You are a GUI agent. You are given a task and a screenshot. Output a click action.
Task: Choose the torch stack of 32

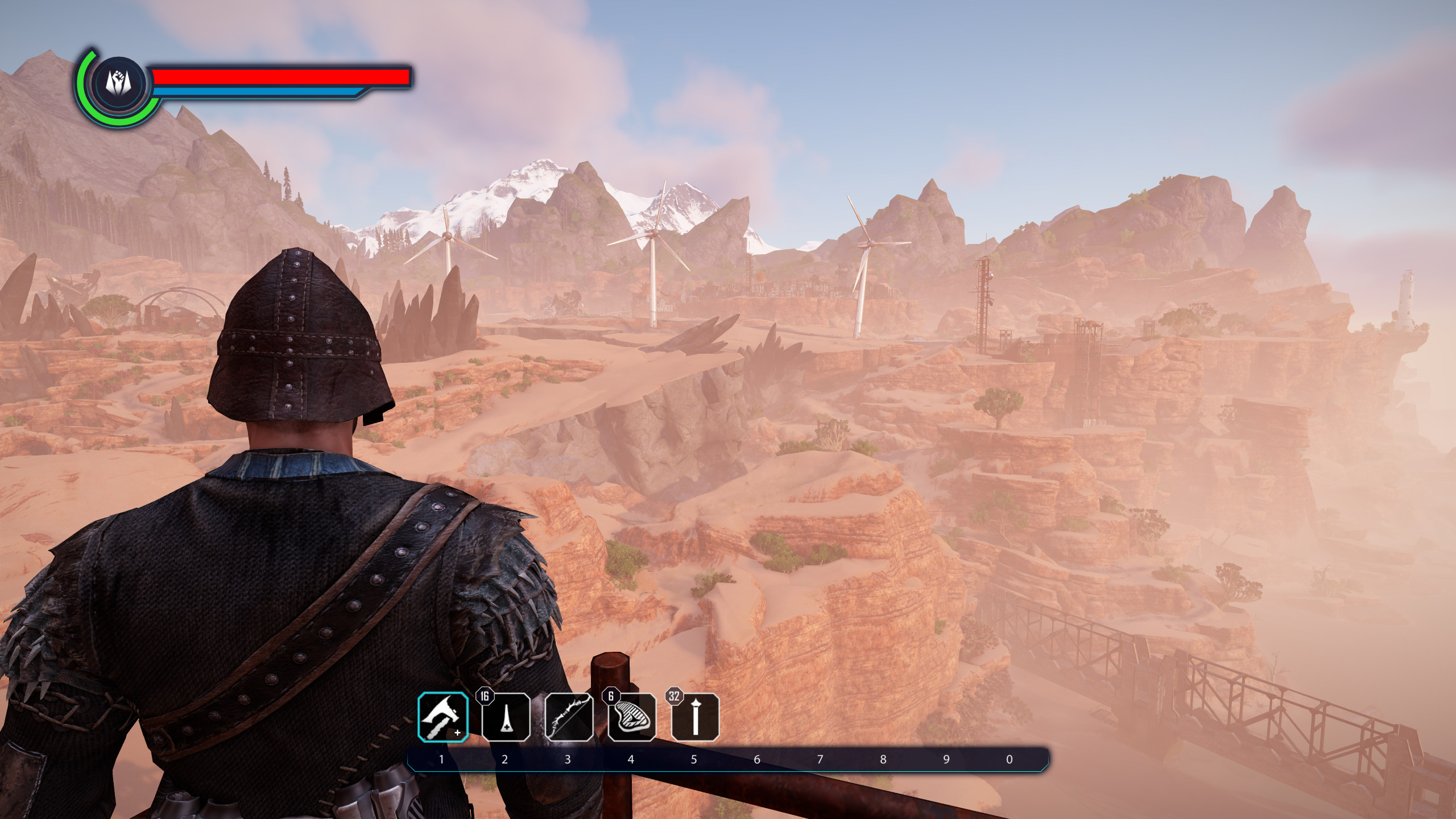(695, 718)
